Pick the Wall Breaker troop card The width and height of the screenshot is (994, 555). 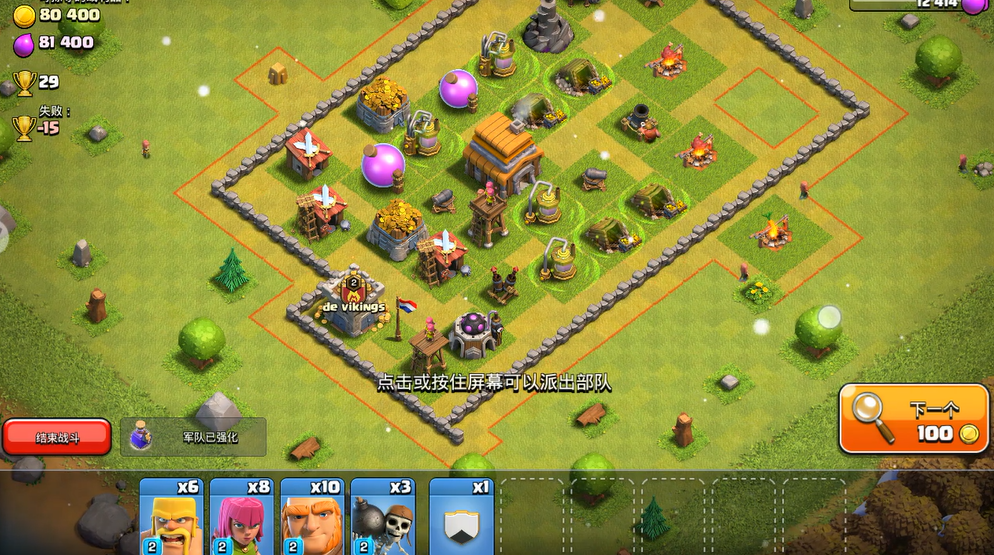coord(382,518)
